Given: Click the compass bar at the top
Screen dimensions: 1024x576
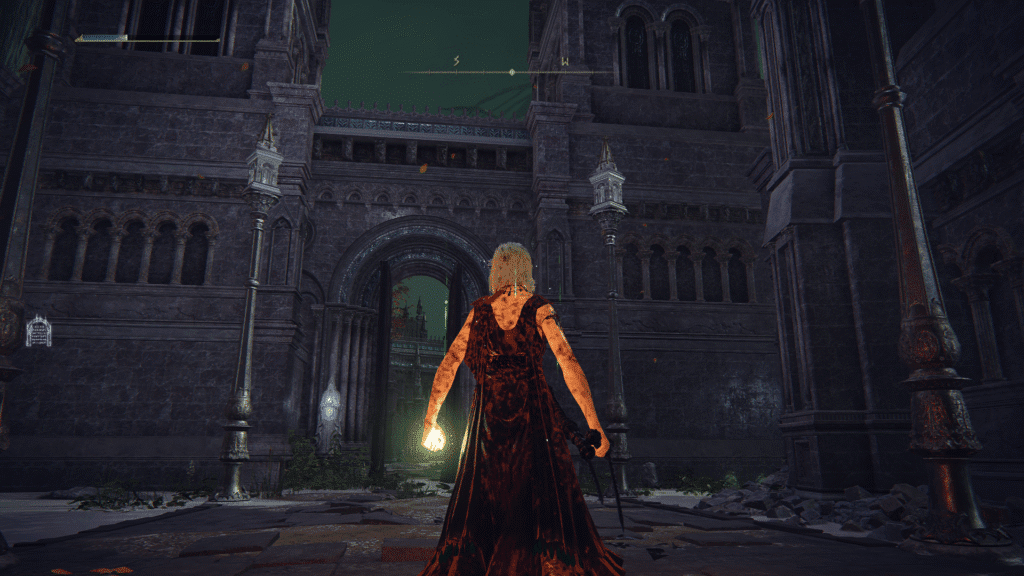Looking at the screenshot, I should click(511, 71).
